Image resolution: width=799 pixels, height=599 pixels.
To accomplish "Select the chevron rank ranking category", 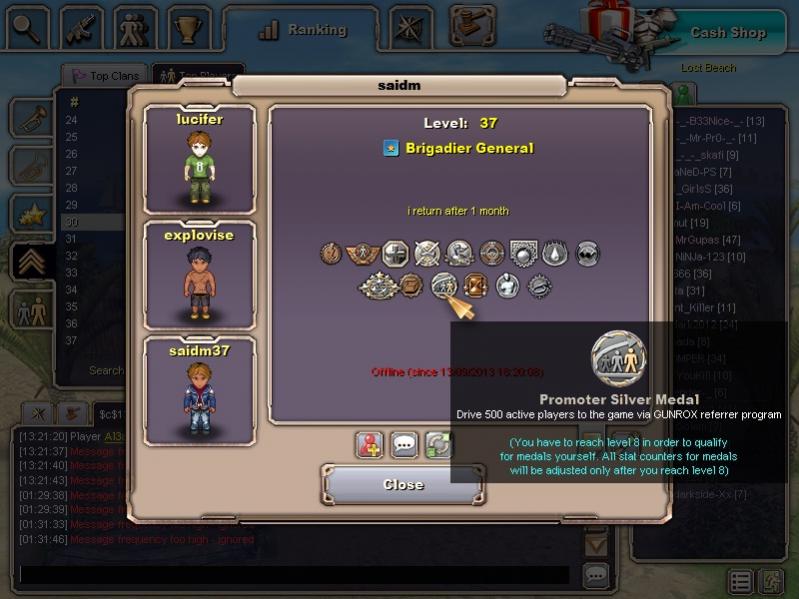I will point(30,261).
